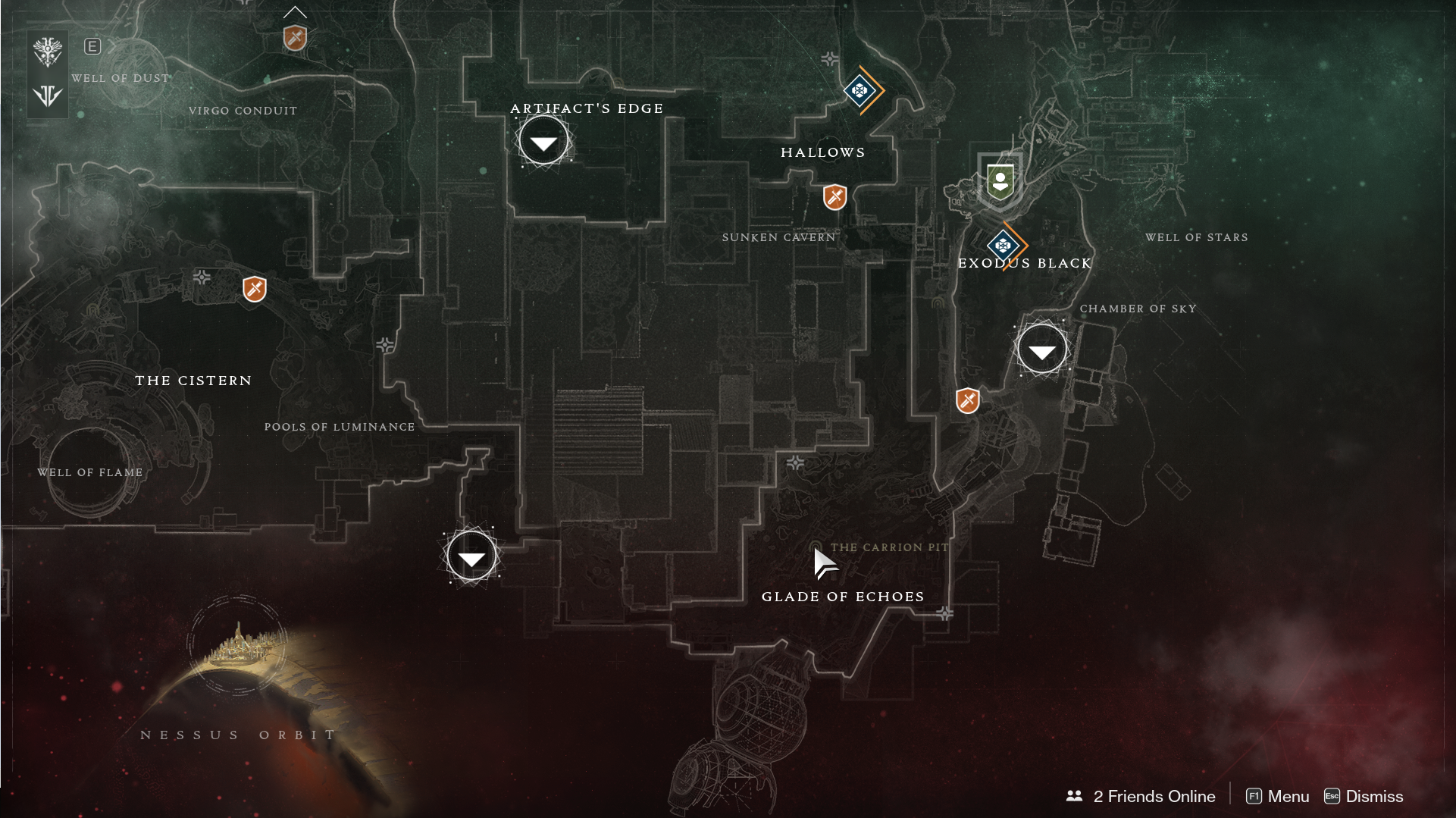The height and width of the screenshot is (818, 1456).
Task: Choose the adventure shield south of Exodus Black
Action: 968,400
